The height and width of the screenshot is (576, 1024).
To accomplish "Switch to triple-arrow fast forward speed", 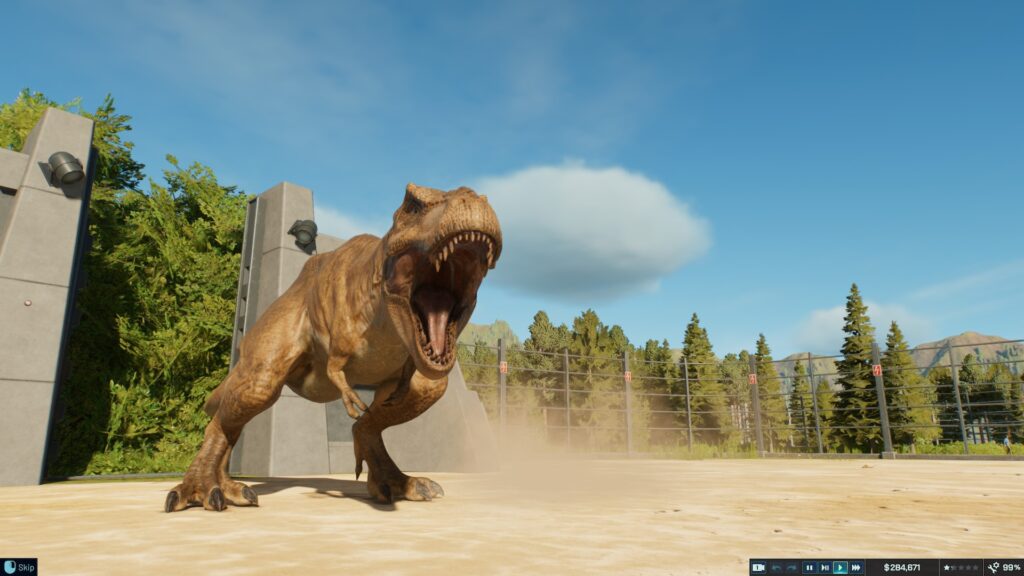I will coord(856,567).
